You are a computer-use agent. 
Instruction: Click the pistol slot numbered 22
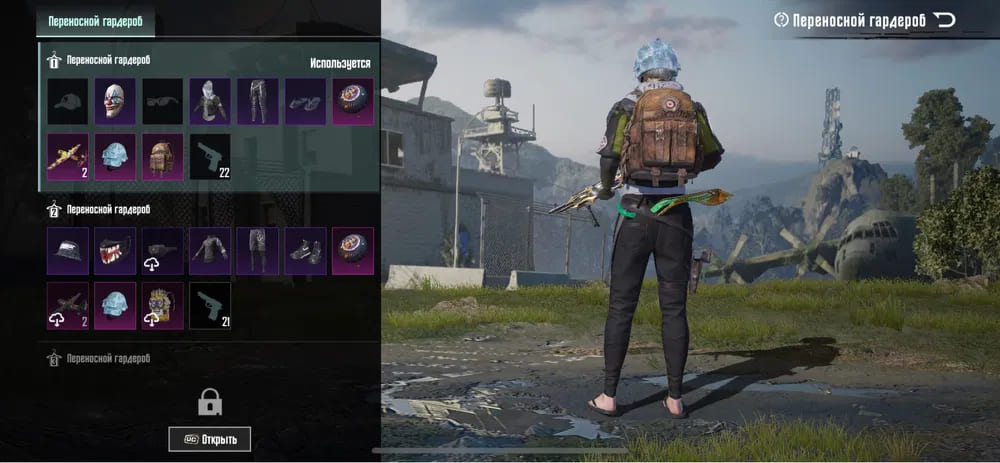(x=210, y=157)
